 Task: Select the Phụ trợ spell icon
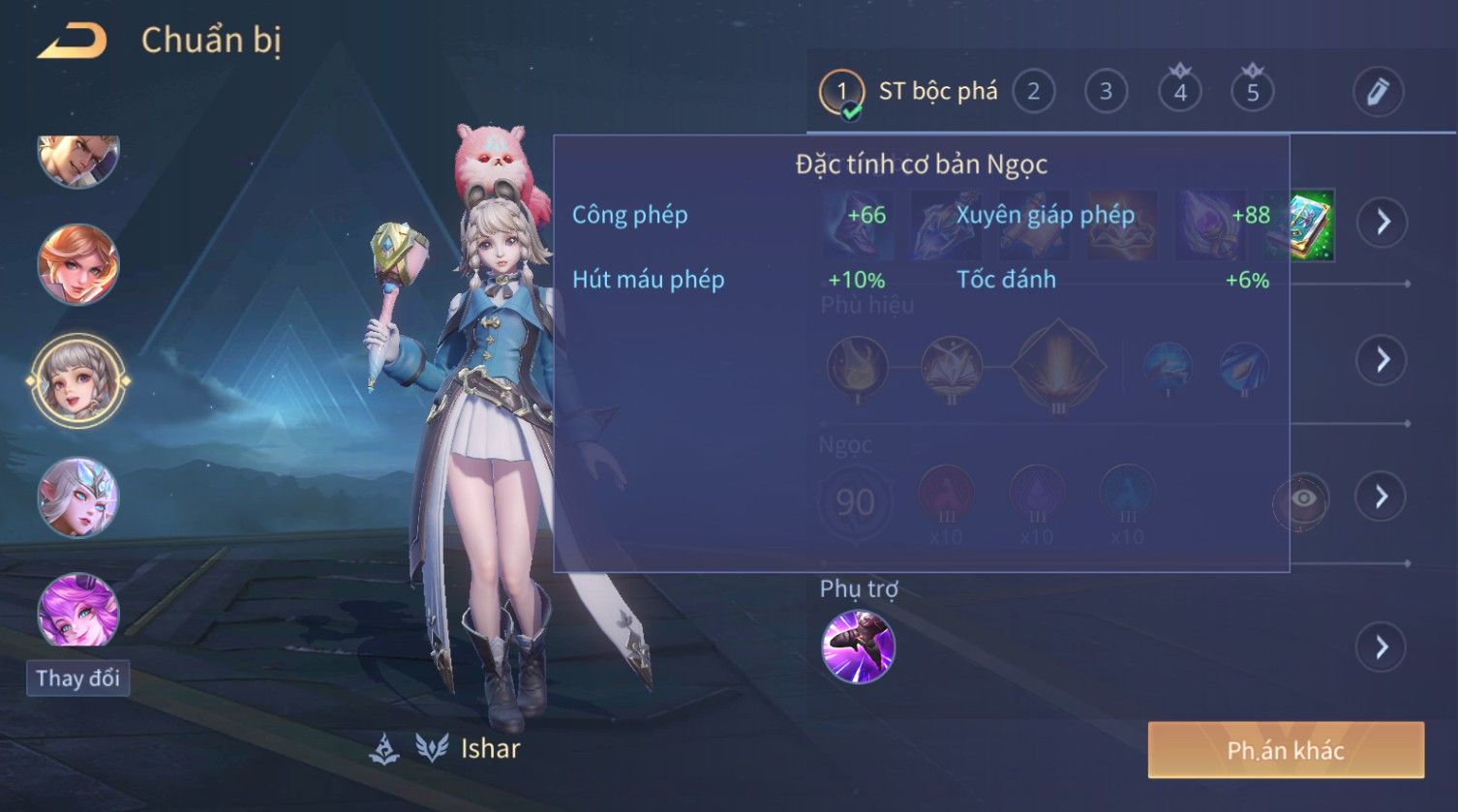coord(858,647)
